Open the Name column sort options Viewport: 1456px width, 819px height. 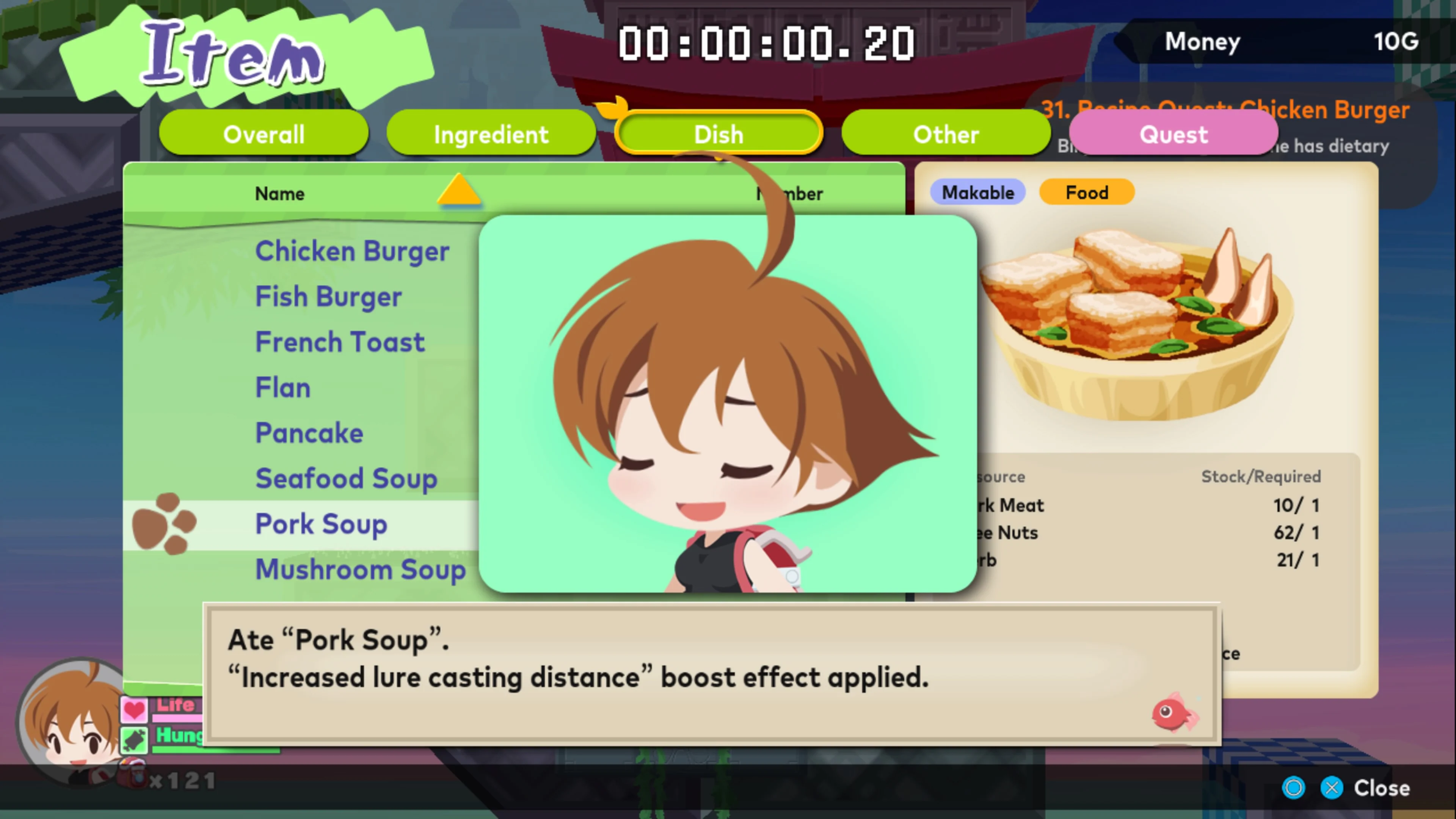(x=279, y=194)
